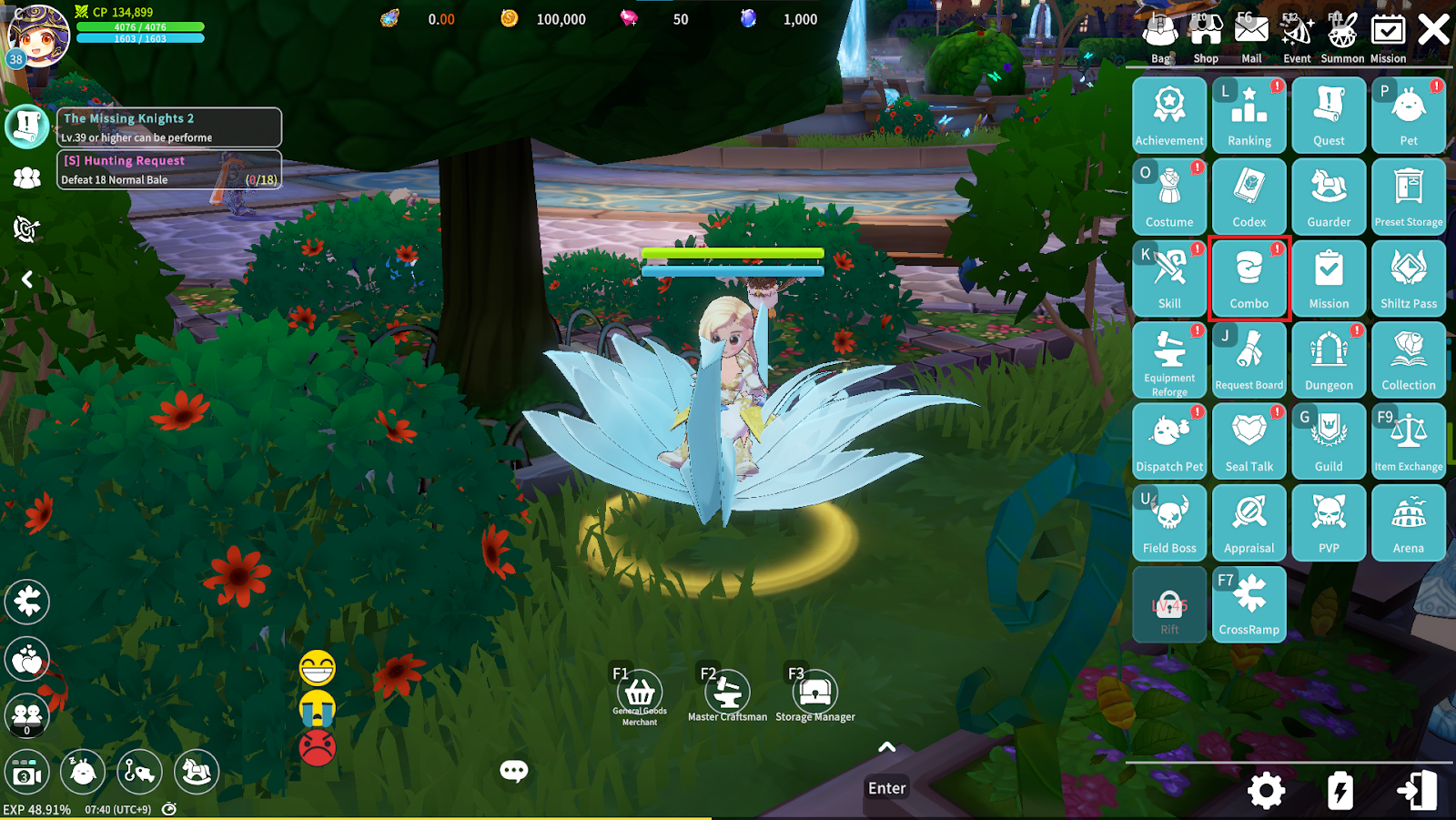Viewport: 1456px width, 820px height.
Task: Open the gear settings icon
Action: click(x=1266, y=791)
